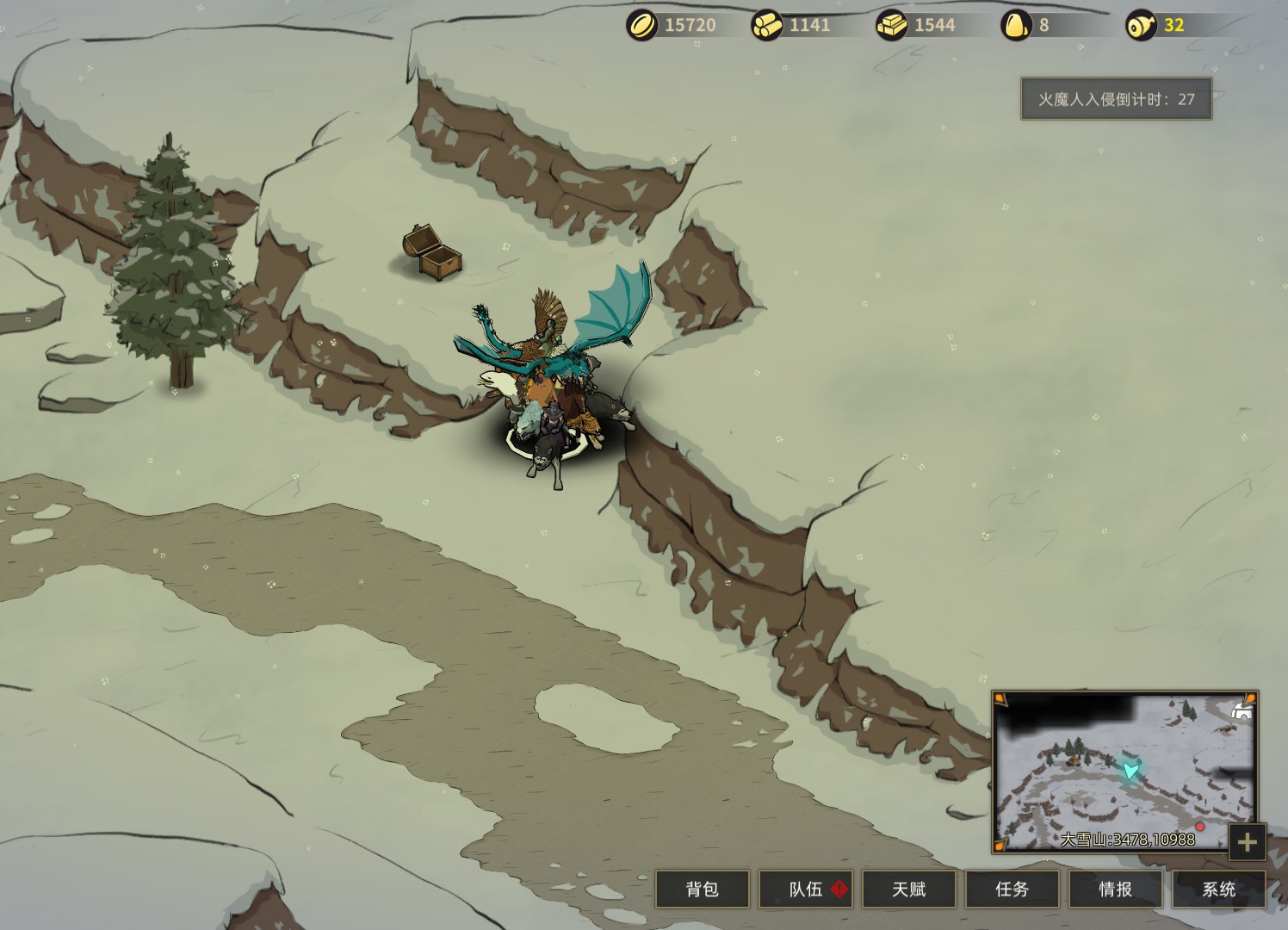This screenshot has width=1288, height=930.
Task: Open the 任务 quest log
Action: [1012, 889]
